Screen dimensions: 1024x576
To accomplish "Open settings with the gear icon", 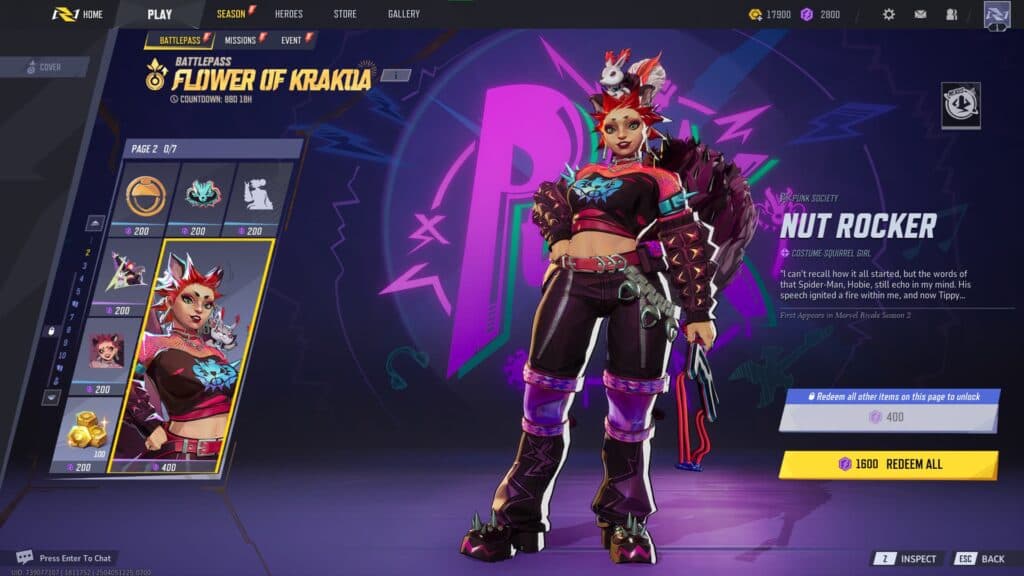I will (888, 14).
